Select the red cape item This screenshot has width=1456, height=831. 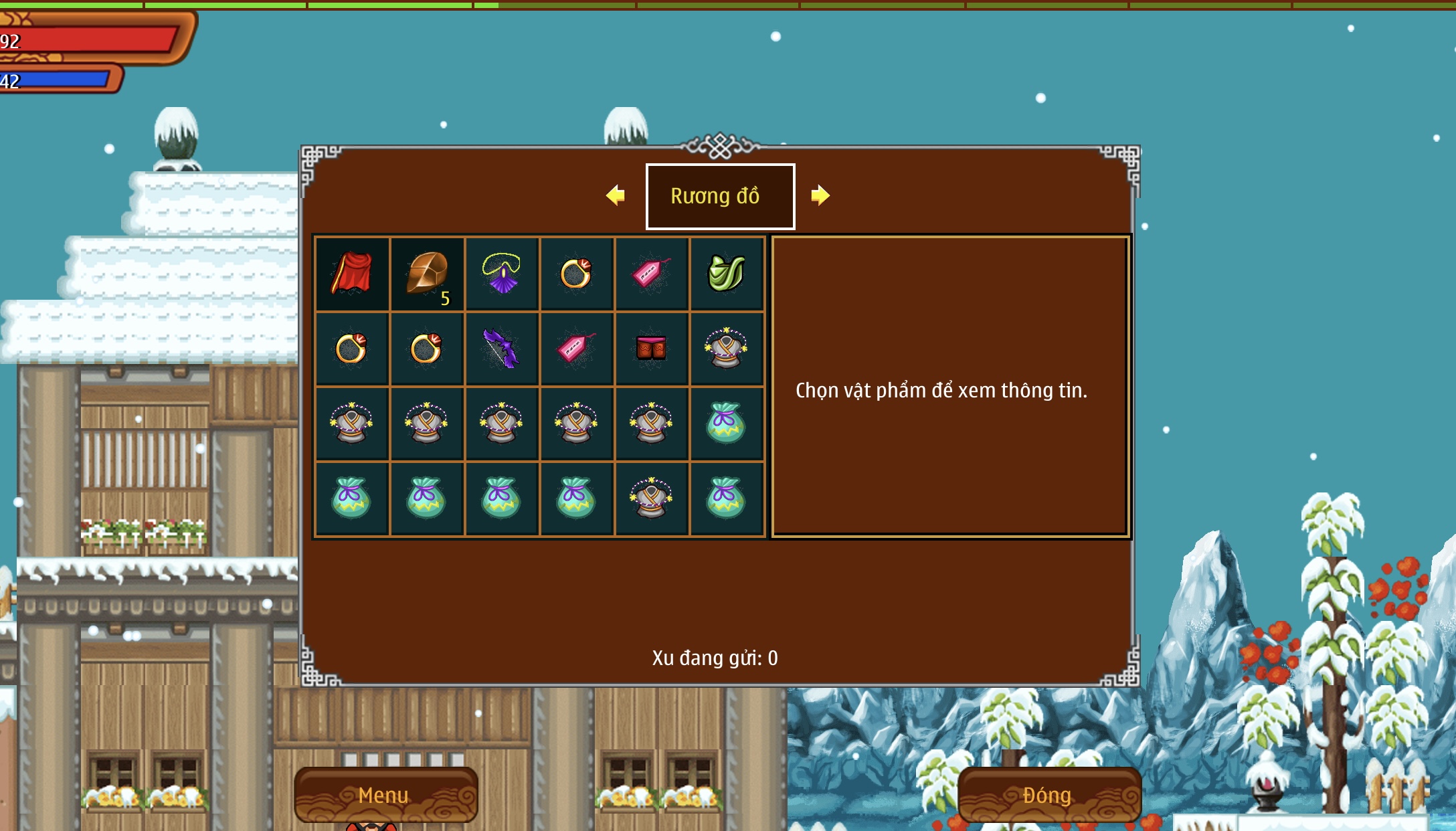coord(352,274)
